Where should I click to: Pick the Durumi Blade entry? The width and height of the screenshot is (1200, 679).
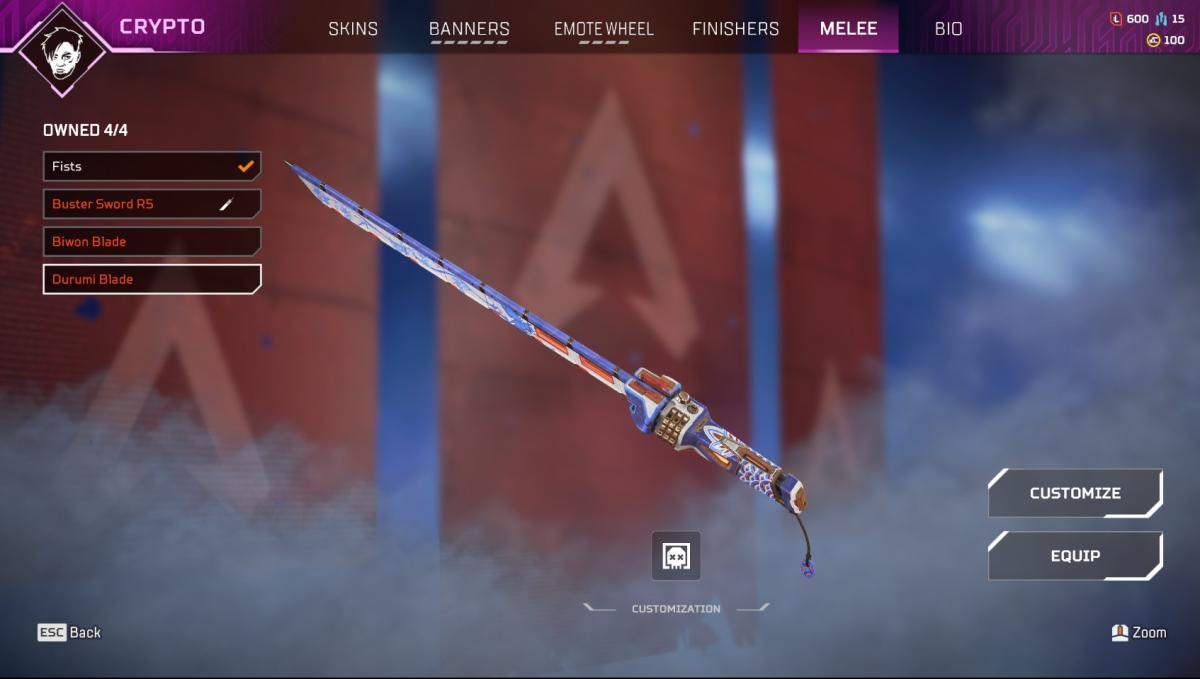(x=152, y=279)
